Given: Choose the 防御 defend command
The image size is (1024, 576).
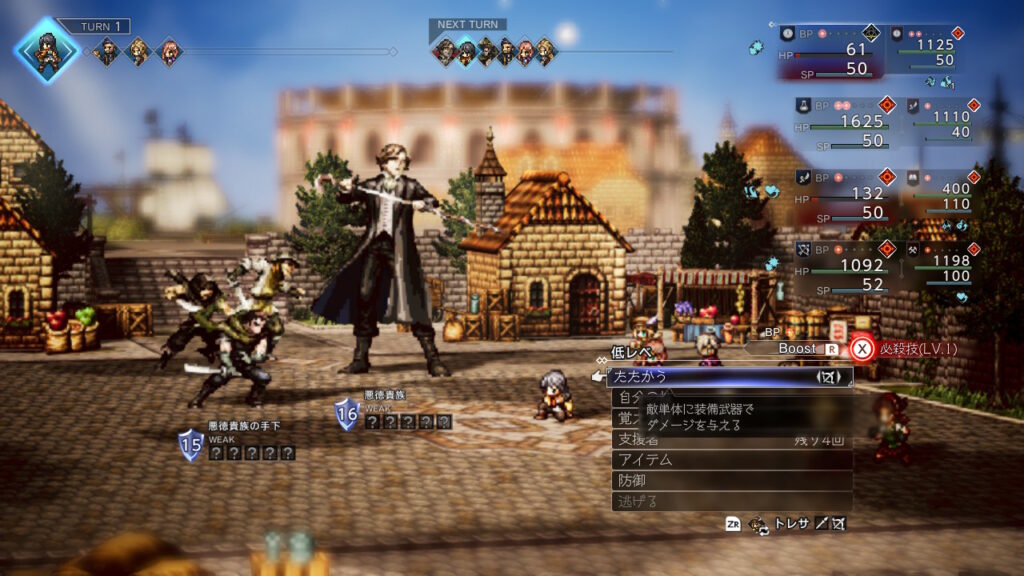Looking at the screenshot, I should (731, 481).
